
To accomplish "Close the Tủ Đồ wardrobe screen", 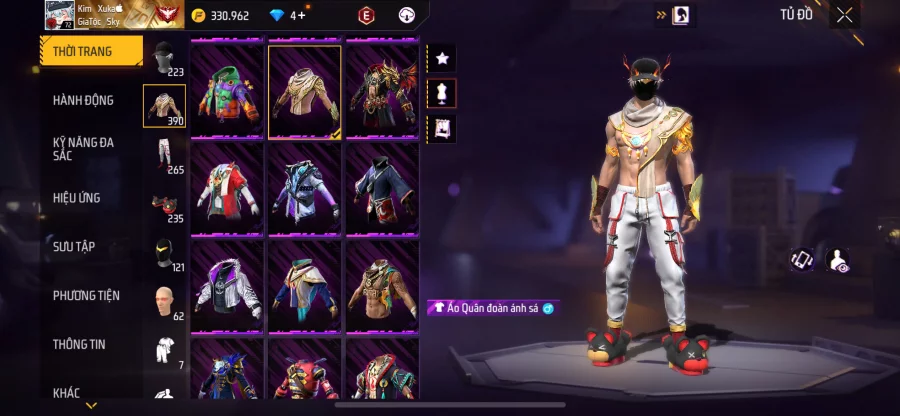I will pos(845,15).
